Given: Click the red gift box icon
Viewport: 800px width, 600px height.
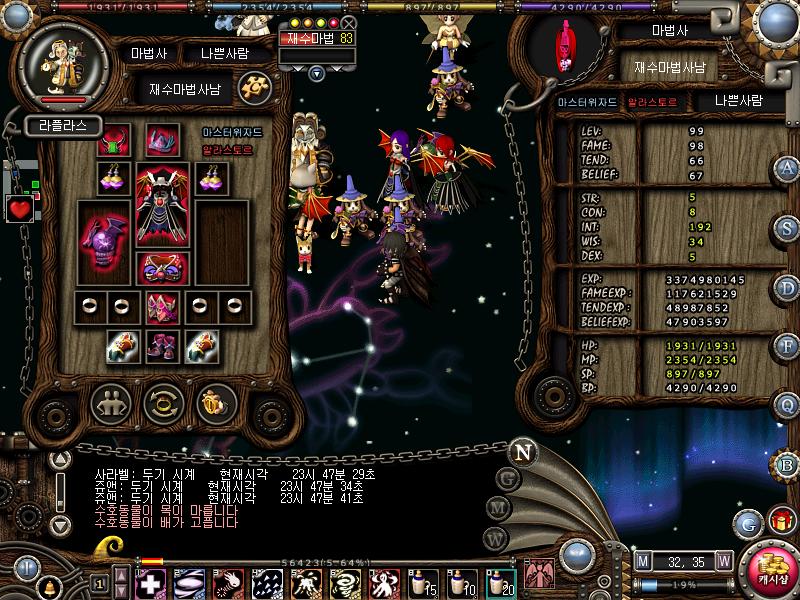Looking at the screenshot, I should [779, 521].
